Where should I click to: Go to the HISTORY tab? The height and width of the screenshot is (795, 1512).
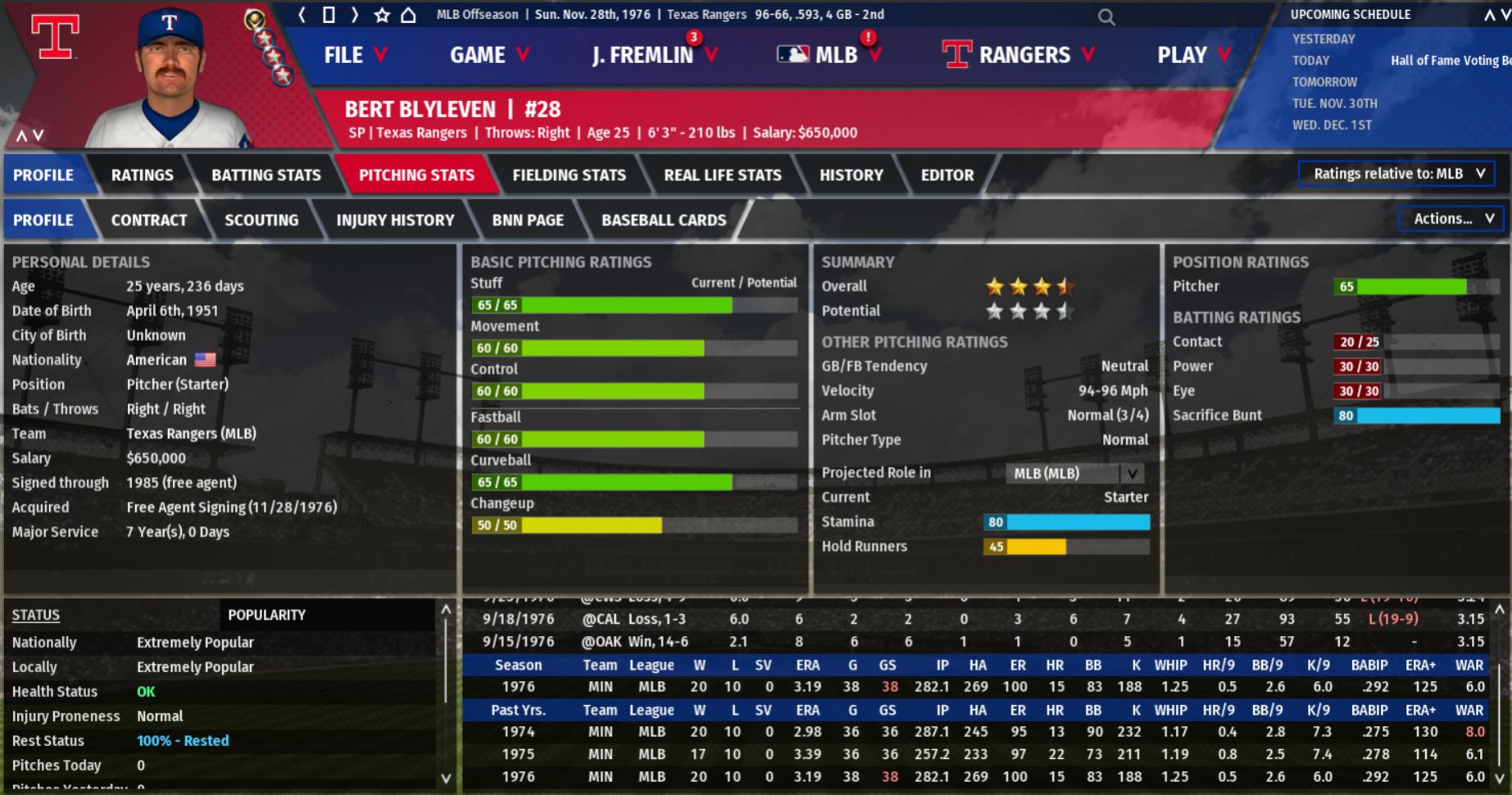(851, 175)
